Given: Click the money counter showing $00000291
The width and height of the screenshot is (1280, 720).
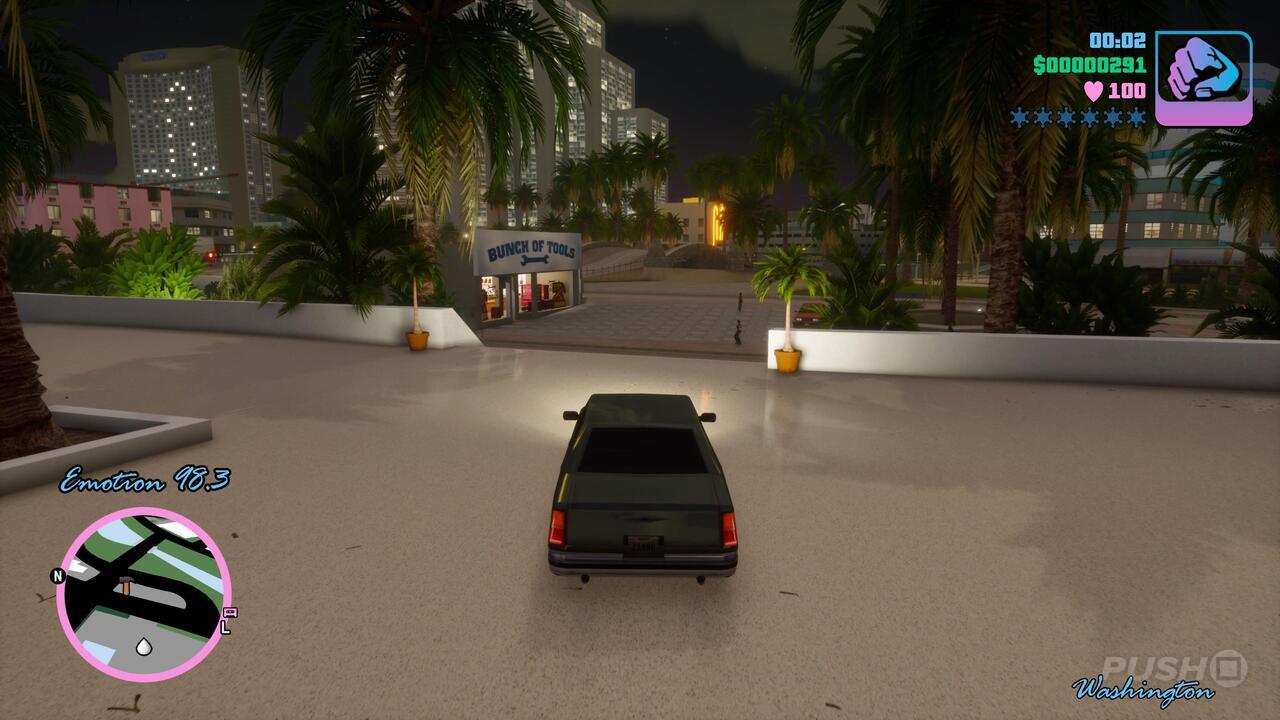Looking at the screenshot, I should (1089, 66).
